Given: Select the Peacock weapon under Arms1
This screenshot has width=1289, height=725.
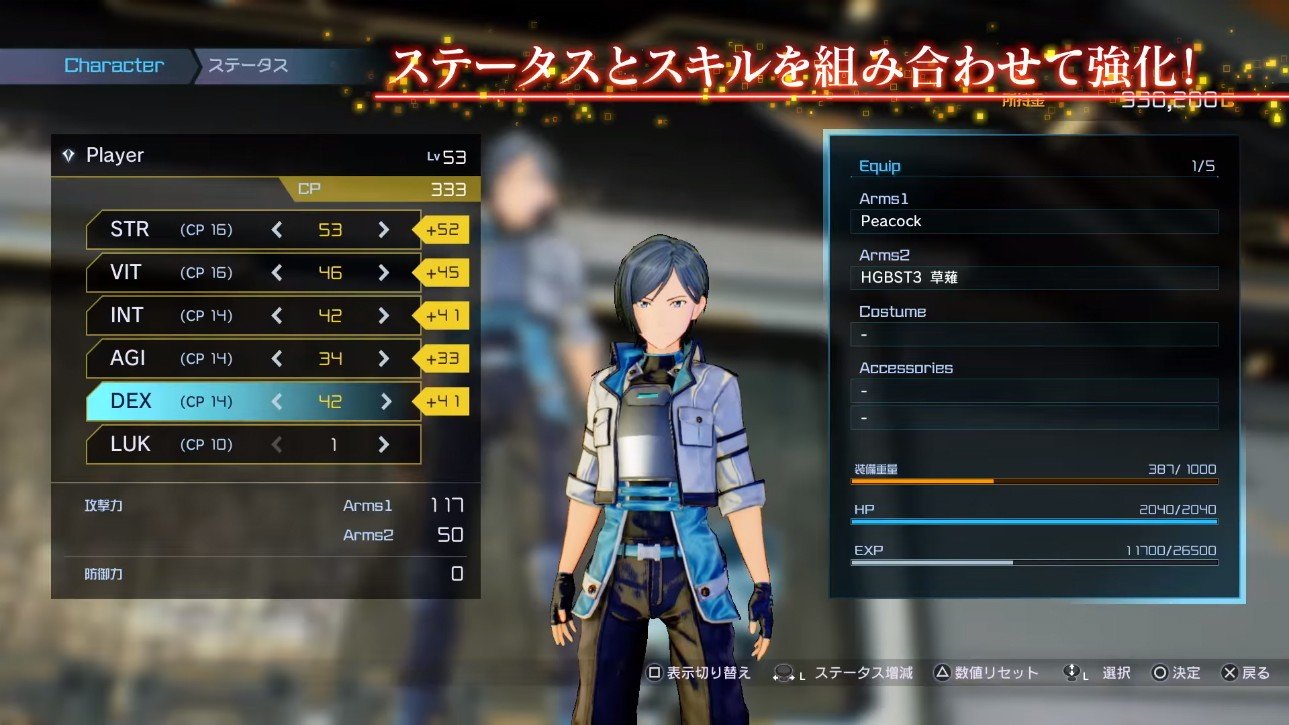Looking at the screenshot, I should (x=1034, y=221).
